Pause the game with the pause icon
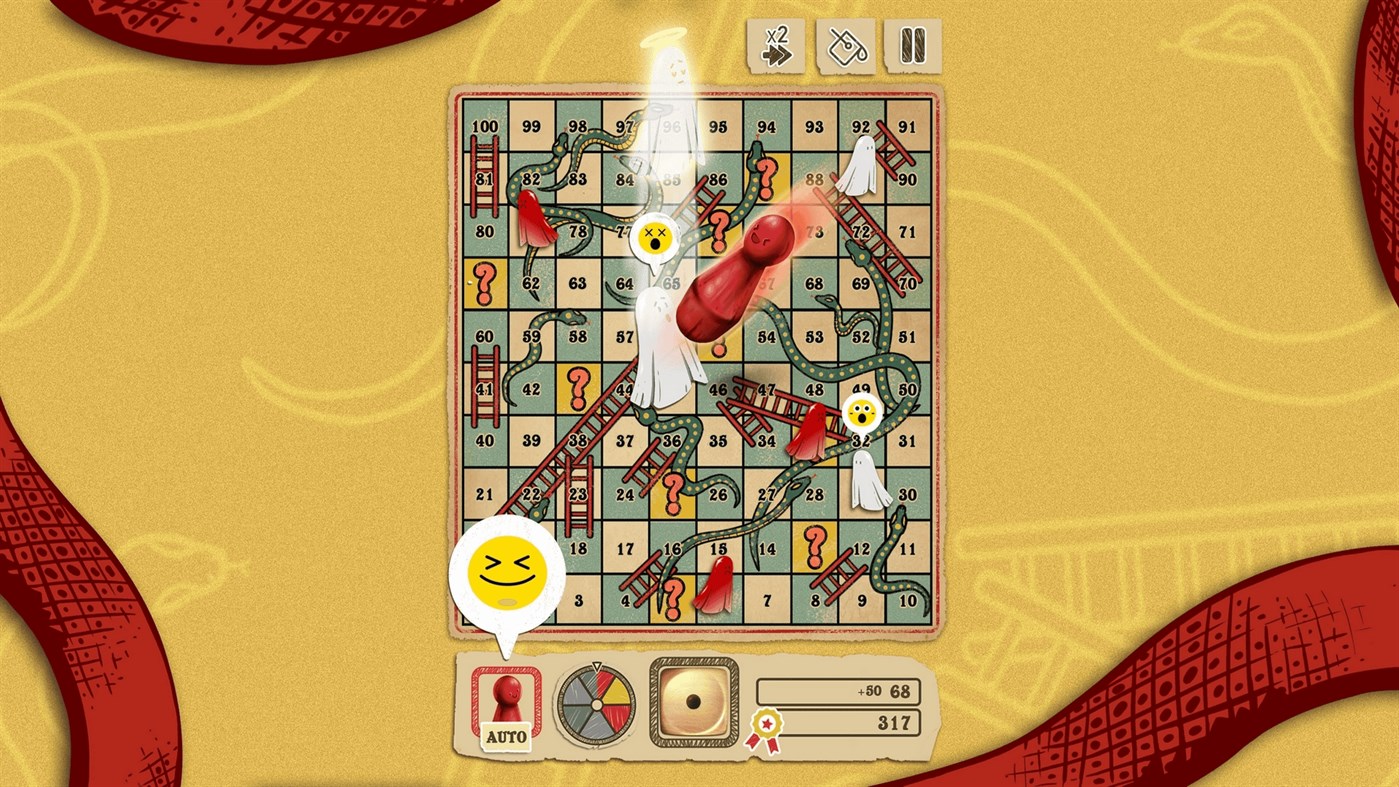1399x787 pixels. (x=911, y=45)
